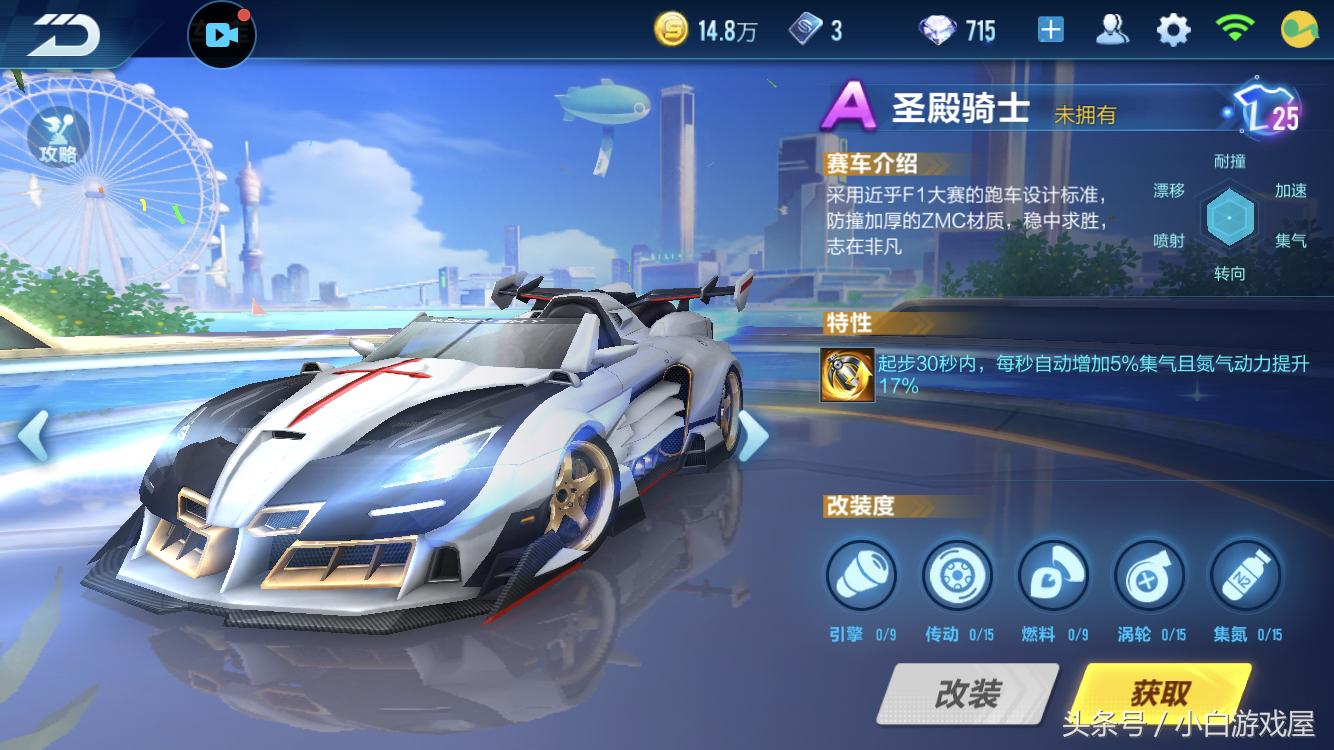
Task: Click the 引擎 engine modification icon
Action: click(x=861, y=575)
